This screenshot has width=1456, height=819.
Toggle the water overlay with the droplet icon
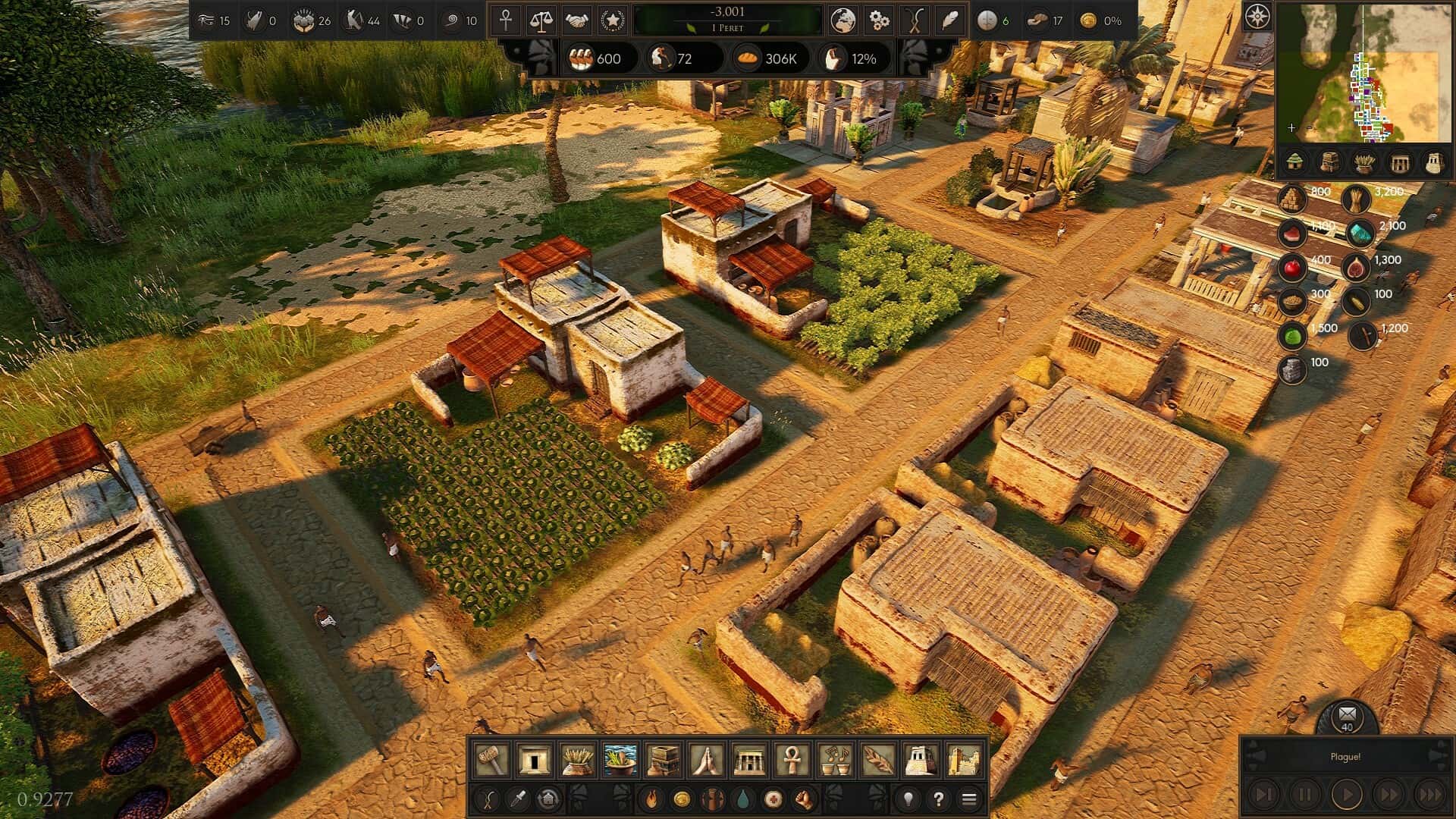(x=743, y=798)
